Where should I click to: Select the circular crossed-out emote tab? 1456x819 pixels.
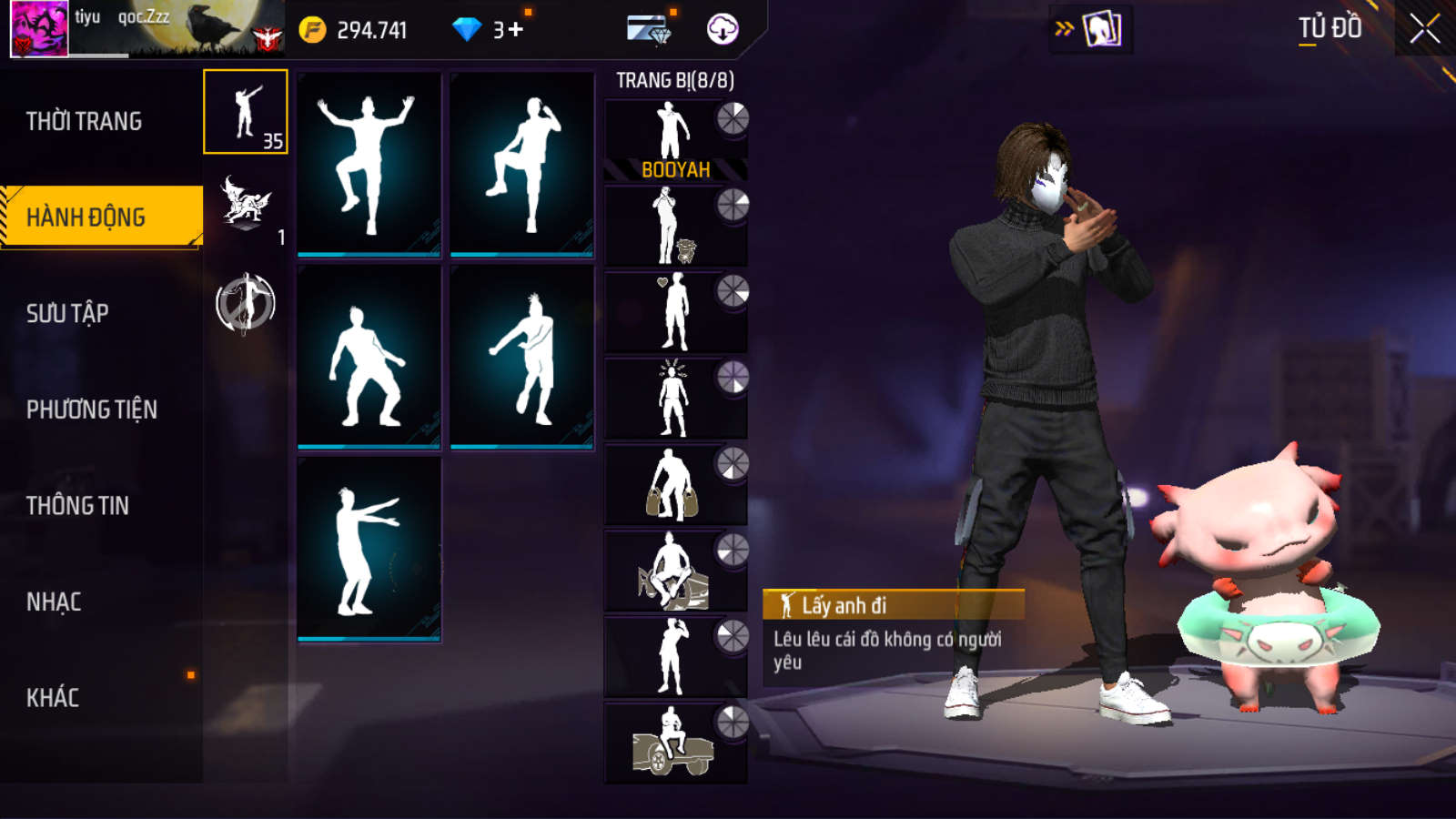click(x=246, y=304)
